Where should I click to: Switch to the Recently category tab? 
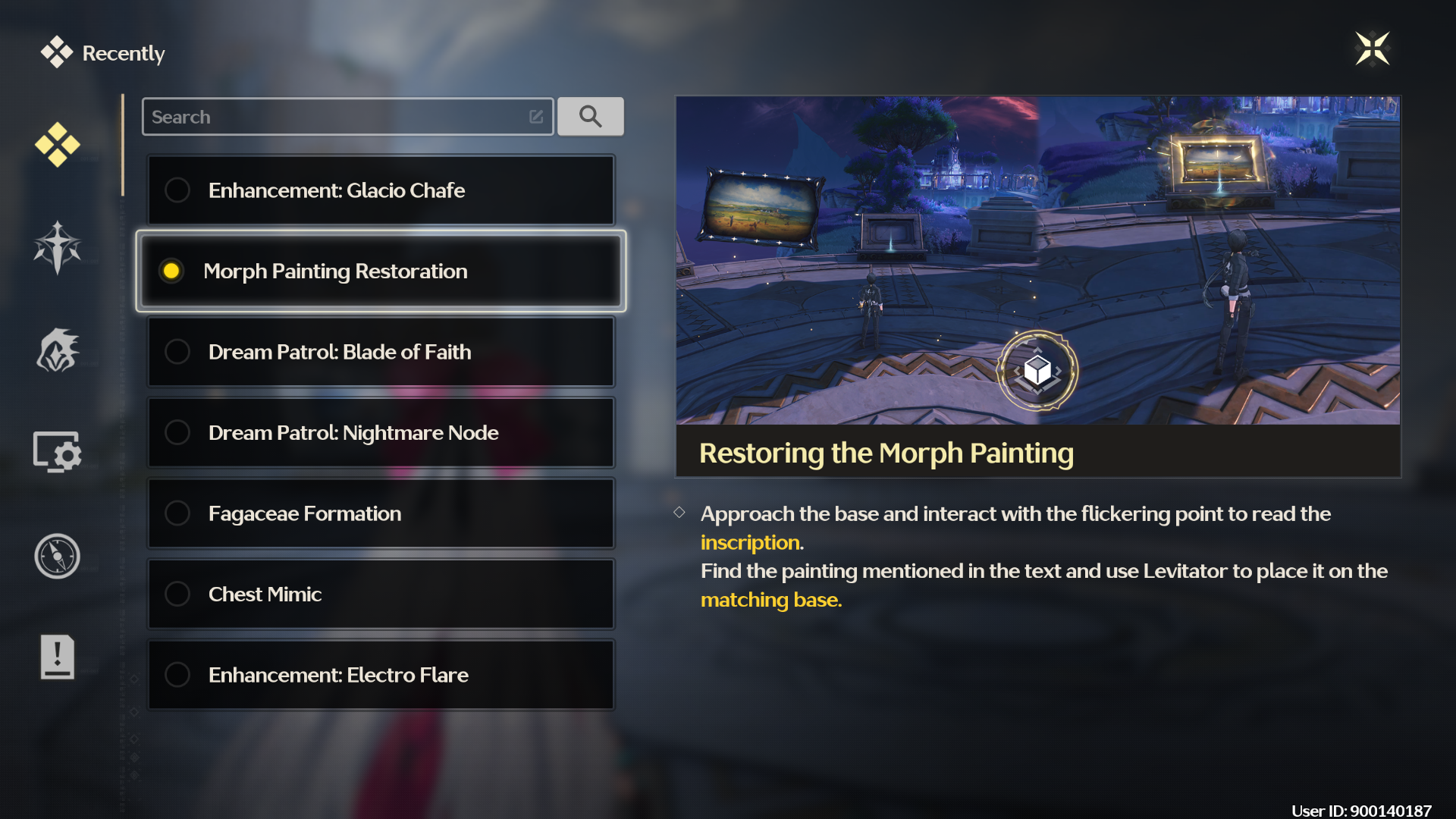pos(58,144)
